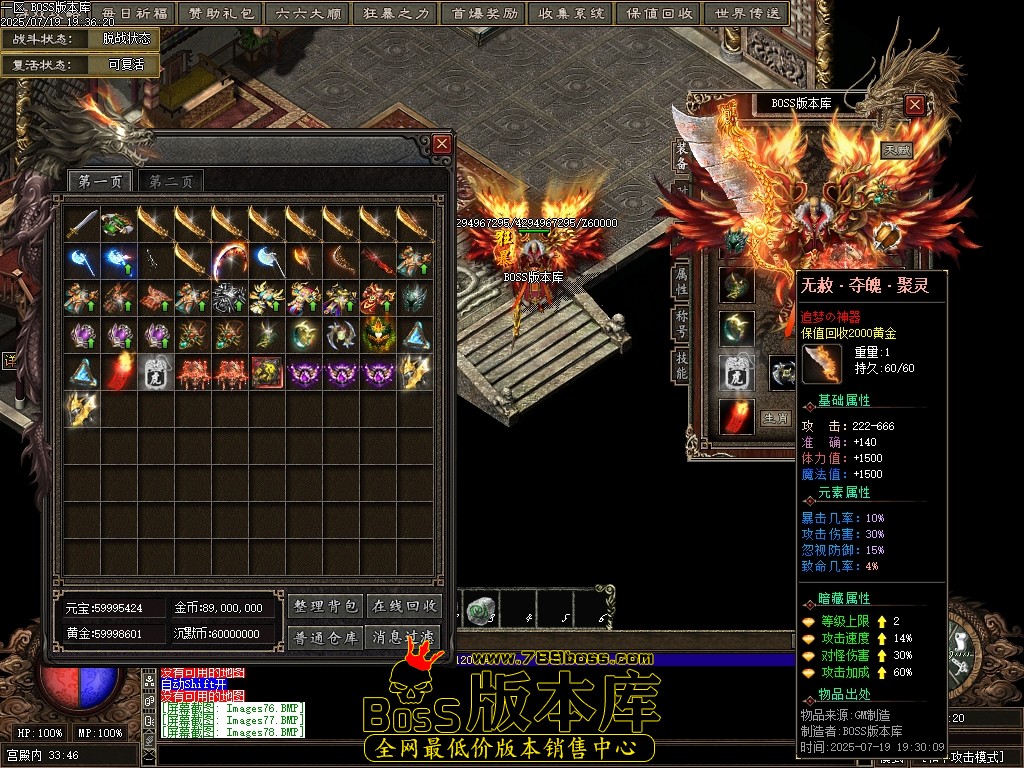Switch to the 属性 attributes tab
The height and width of the screenshot is (768, 1024).
click(681, 281)
